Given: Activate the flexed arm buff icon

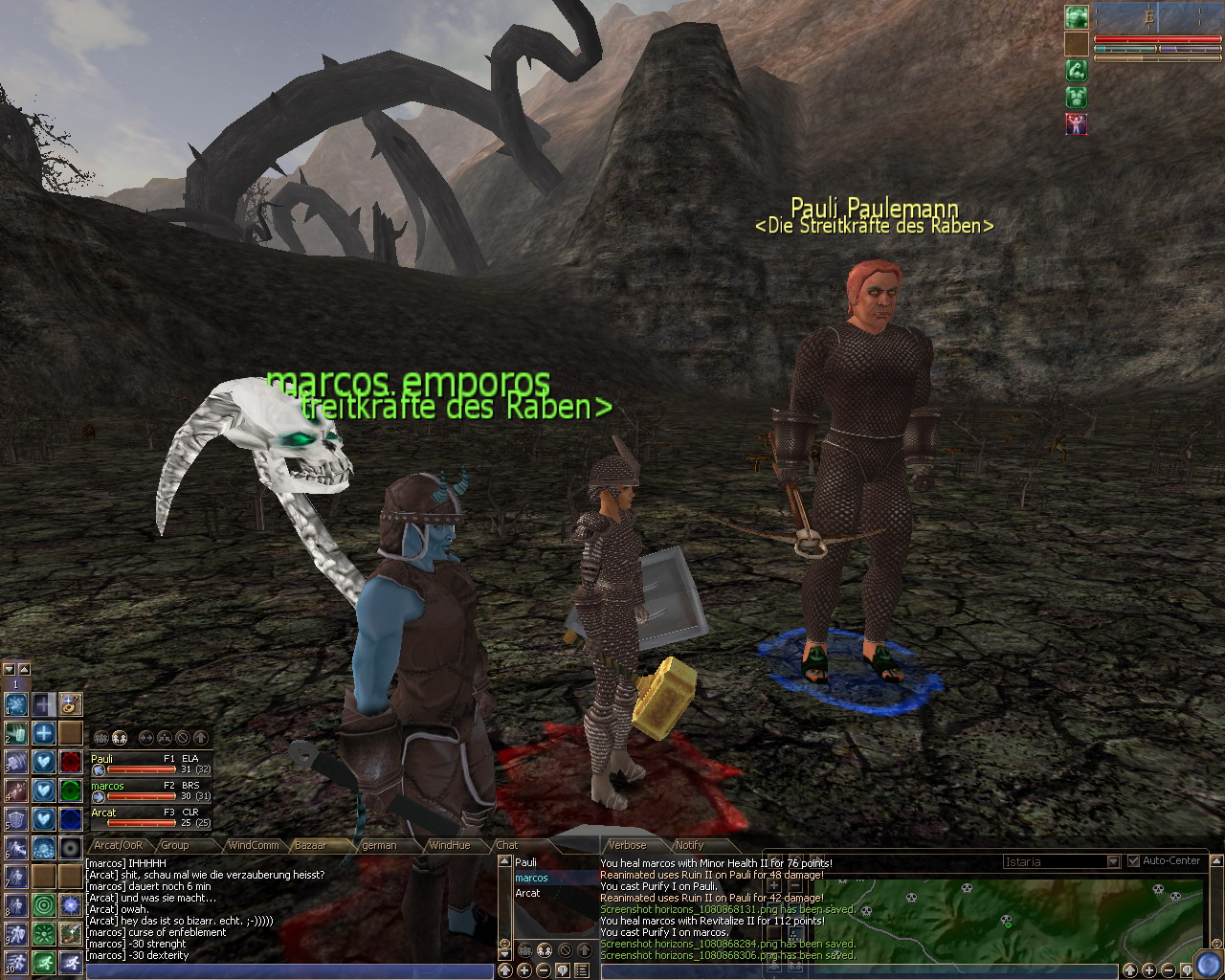Looking at the screenshot, I should pos(1077,70).
